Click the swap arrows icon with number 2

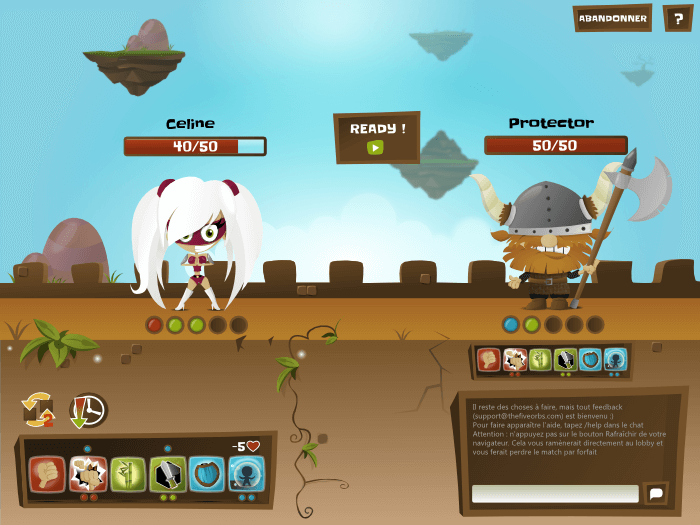pos(38,409)
